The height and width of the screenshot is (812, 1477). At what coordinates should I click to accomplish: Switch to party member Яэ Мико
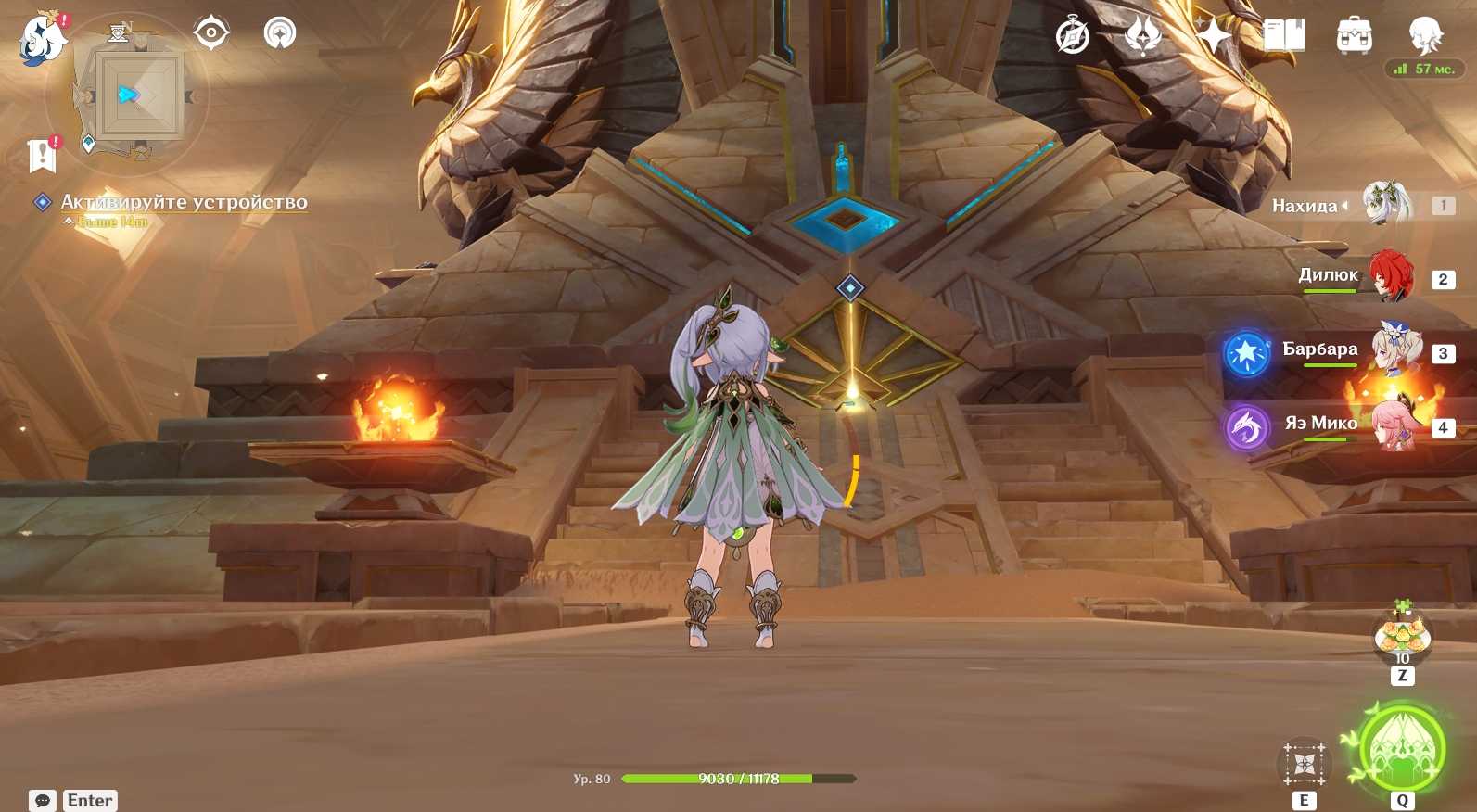coord(1394,425)
